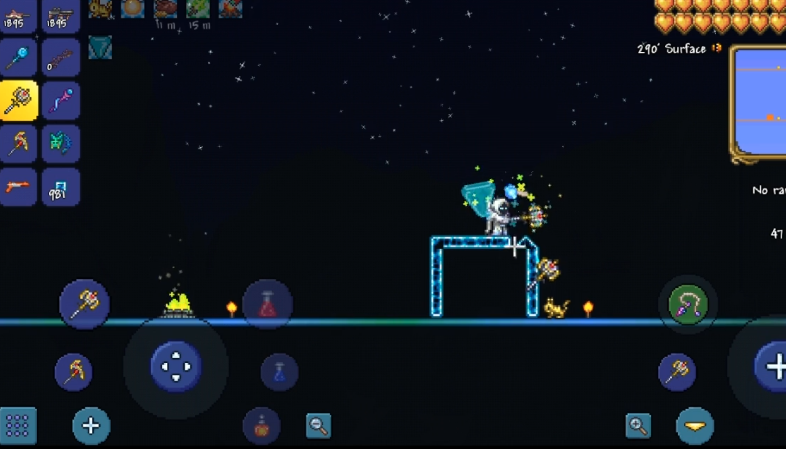786x449 pixels.
Task: Activate the grappling hook button
Action: coord(688,305)
